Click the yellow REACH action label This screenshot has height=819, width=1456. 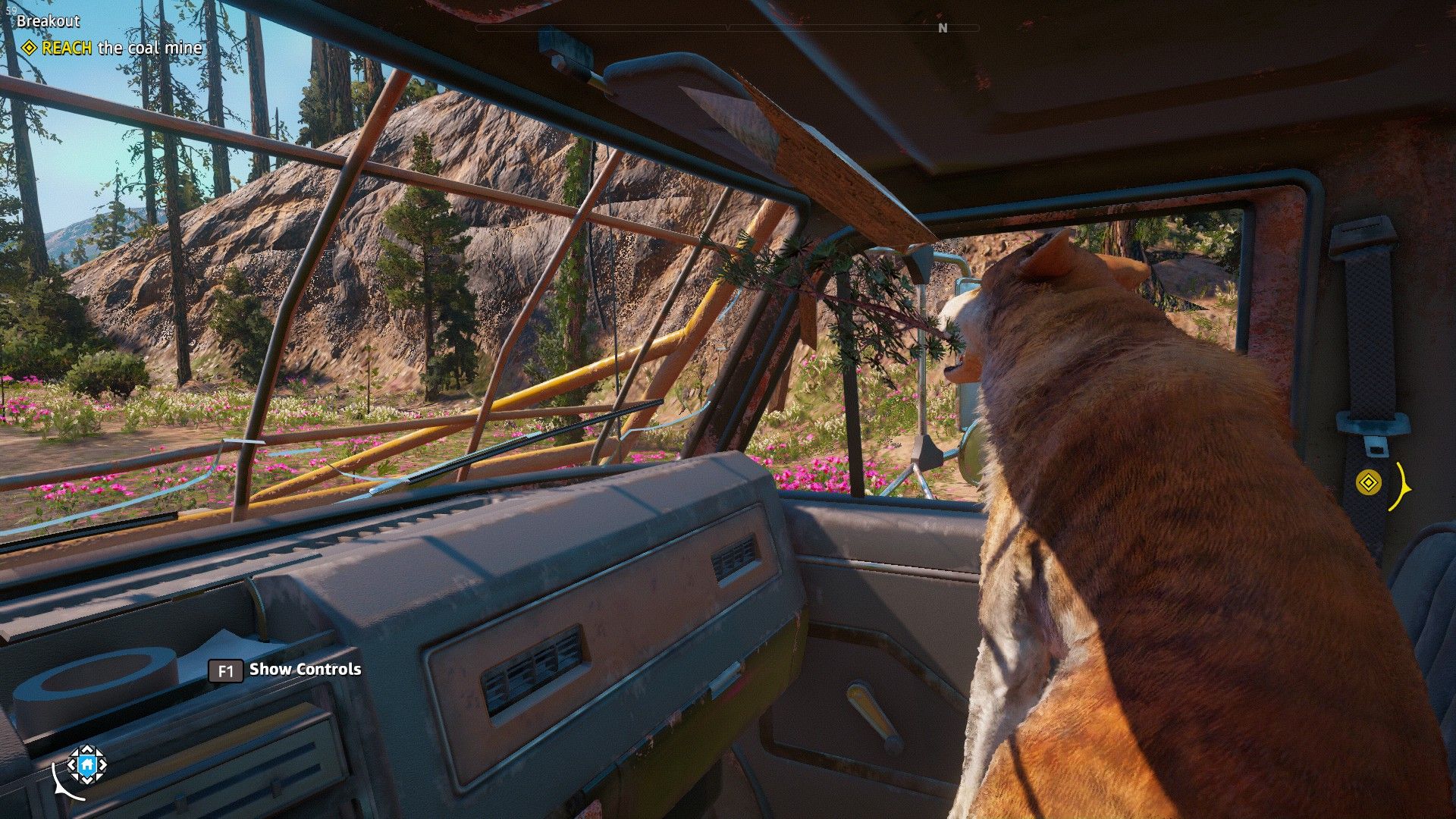[67, 48]
